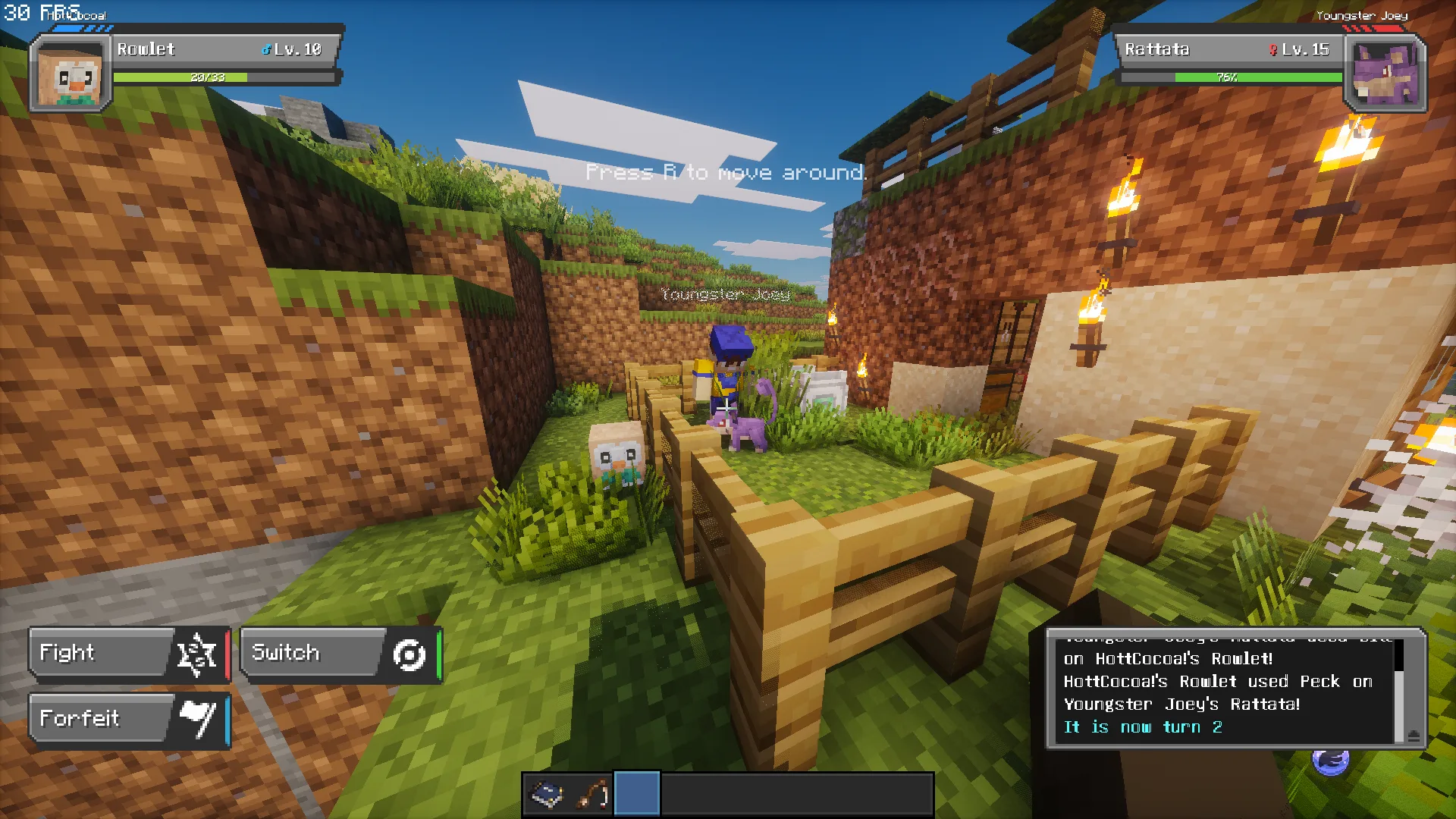
Task: Click the male gender symbol beside Rowlet's level
Action: coord(265,49)
